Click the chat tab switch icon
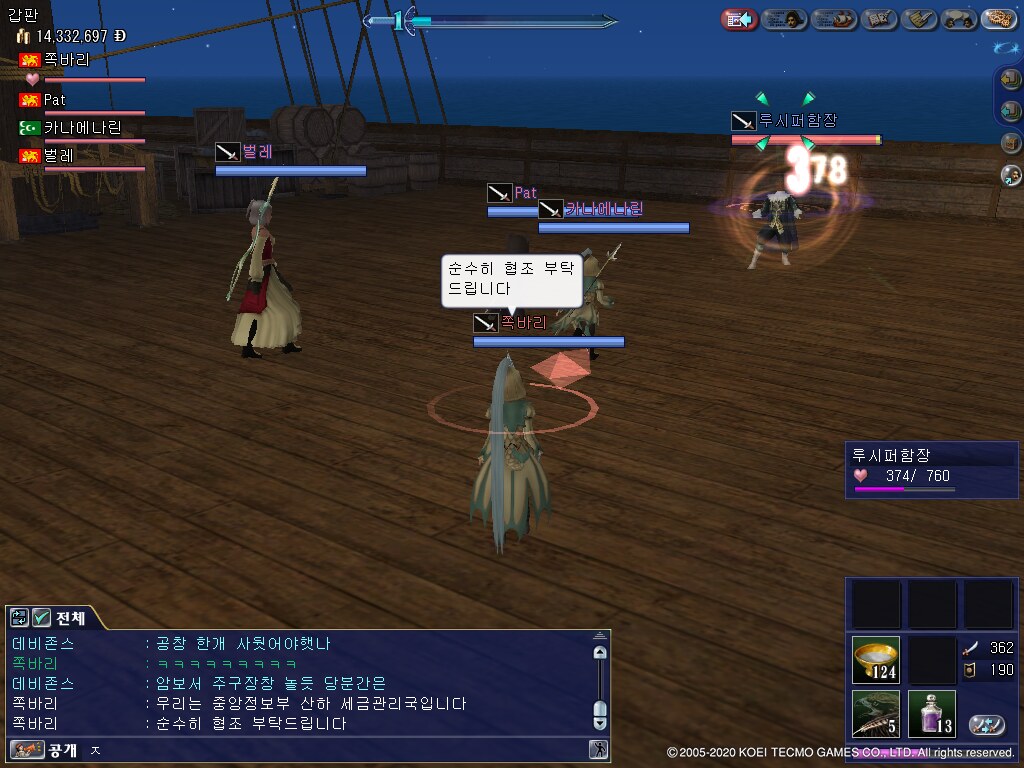Viewport: 1024px width, 768px height. (20, 618)
